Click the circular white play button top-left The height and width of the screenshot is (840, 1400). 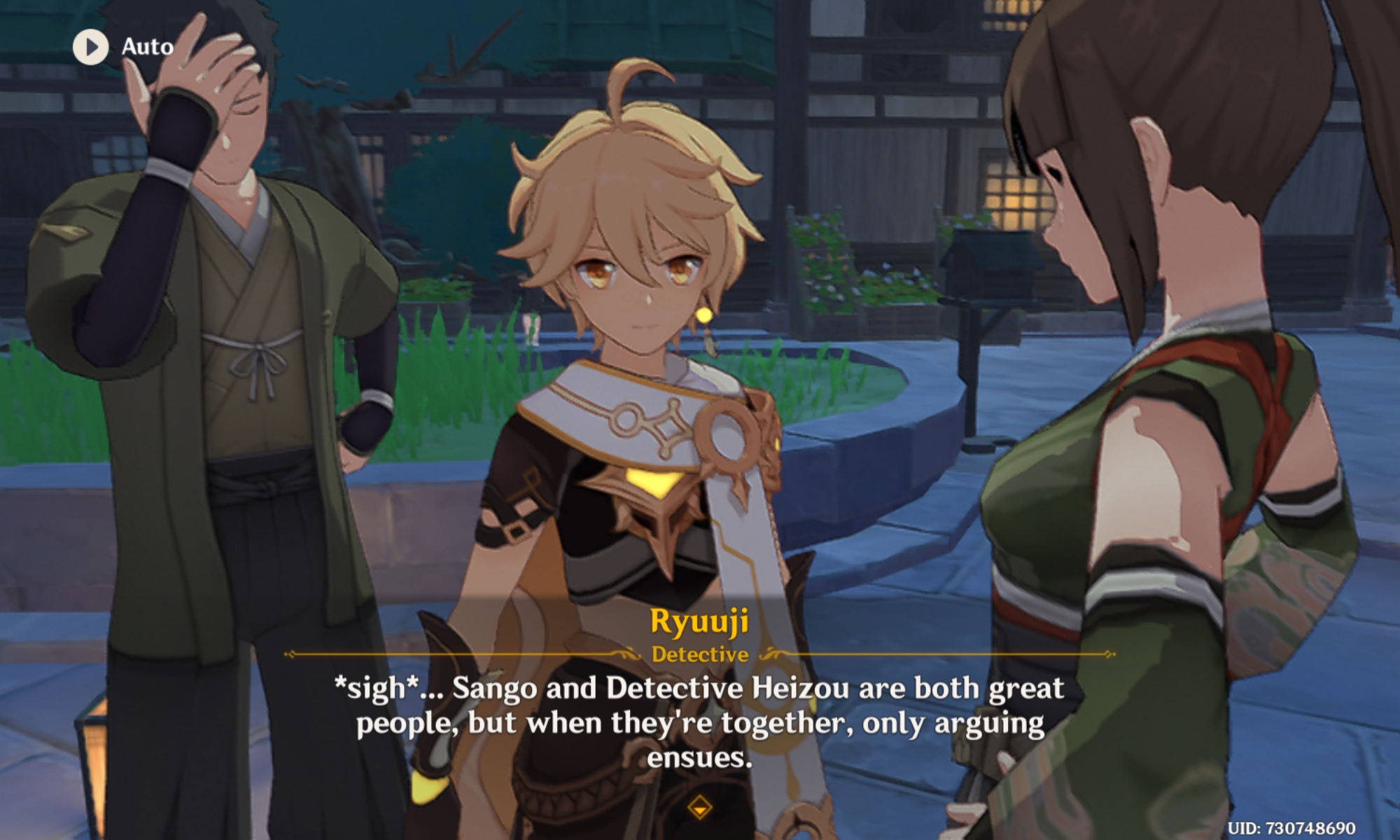(90, 48)
